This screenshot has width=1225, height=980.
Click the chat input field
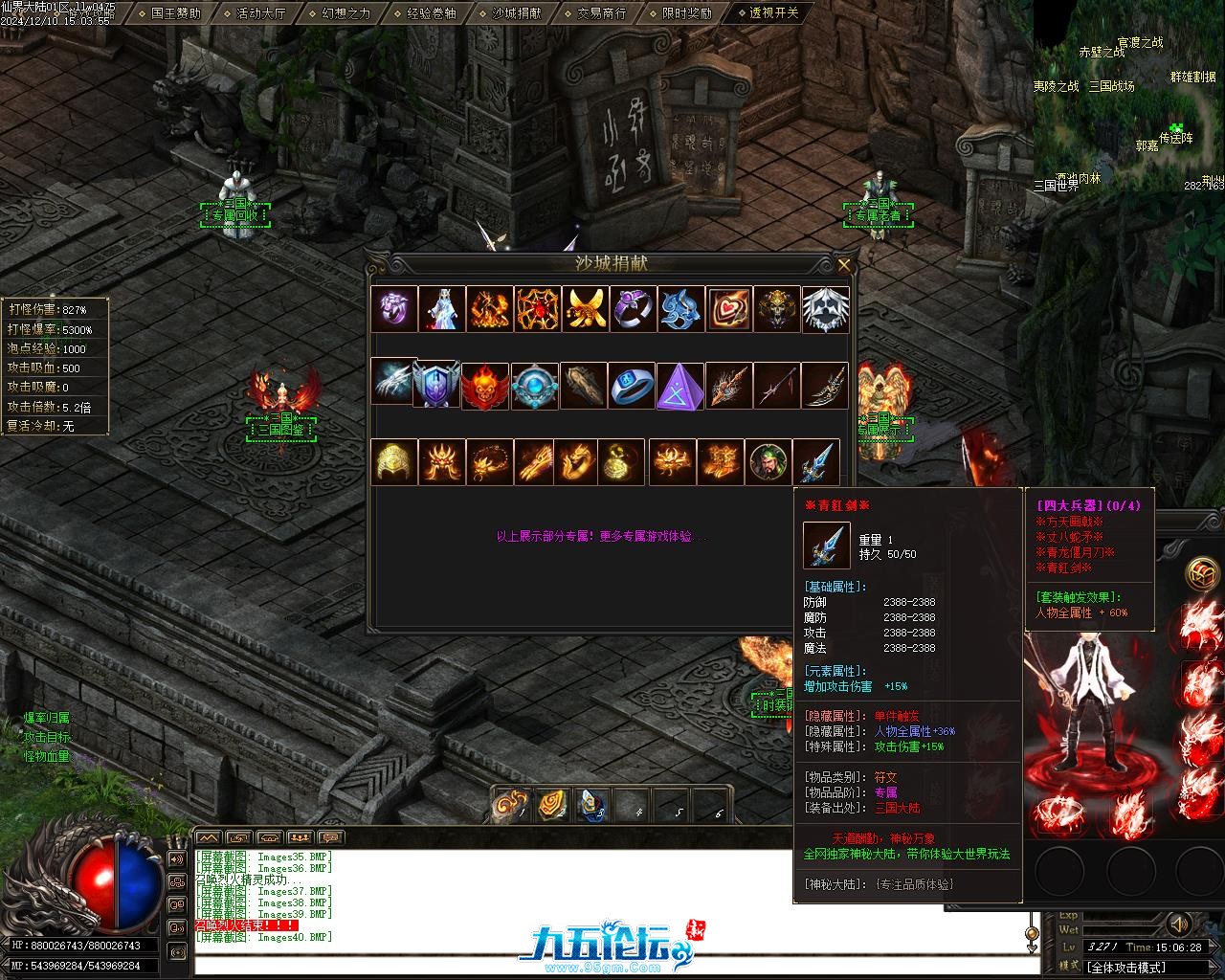(x=612, y=966)
